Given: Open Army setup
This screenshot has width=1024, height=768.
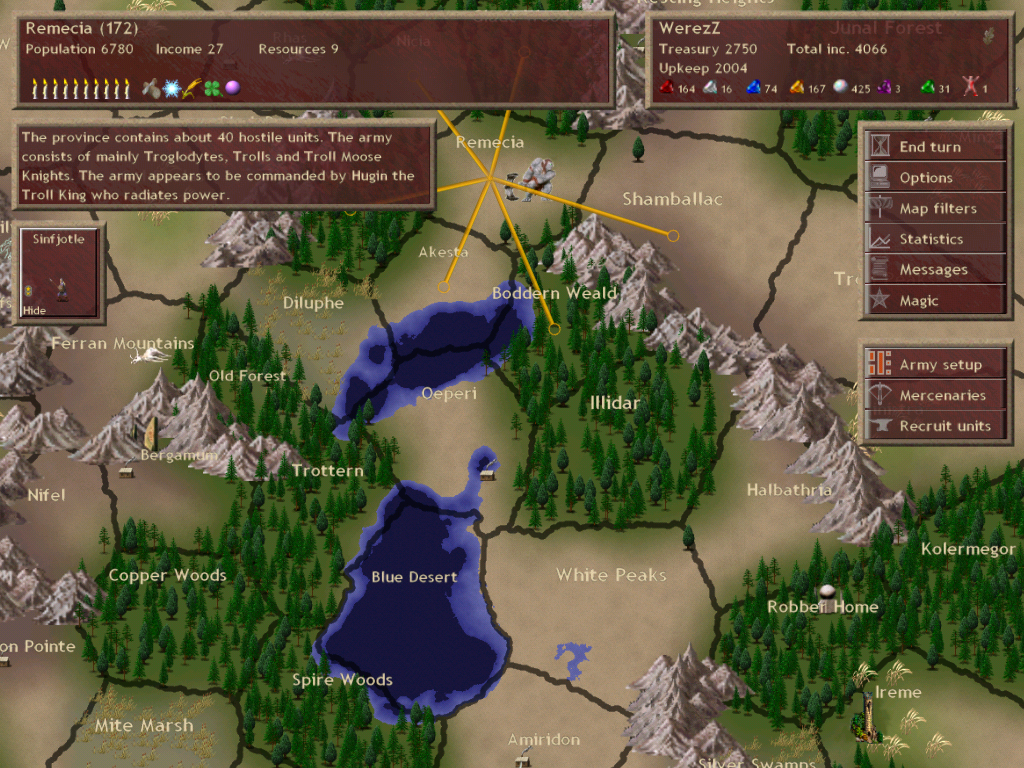Looking at the screenshot, I should (936, 365).
